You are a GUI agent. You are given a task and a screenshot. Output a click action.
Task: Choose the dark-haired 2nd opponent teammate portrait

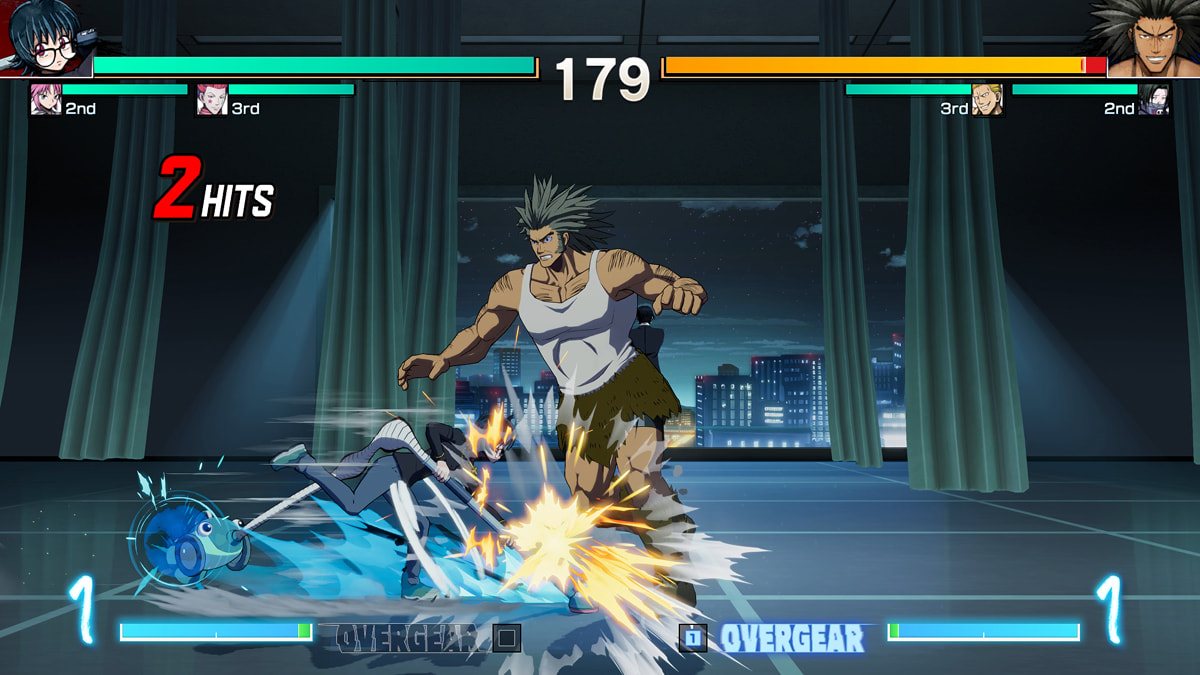[1153, 100]
